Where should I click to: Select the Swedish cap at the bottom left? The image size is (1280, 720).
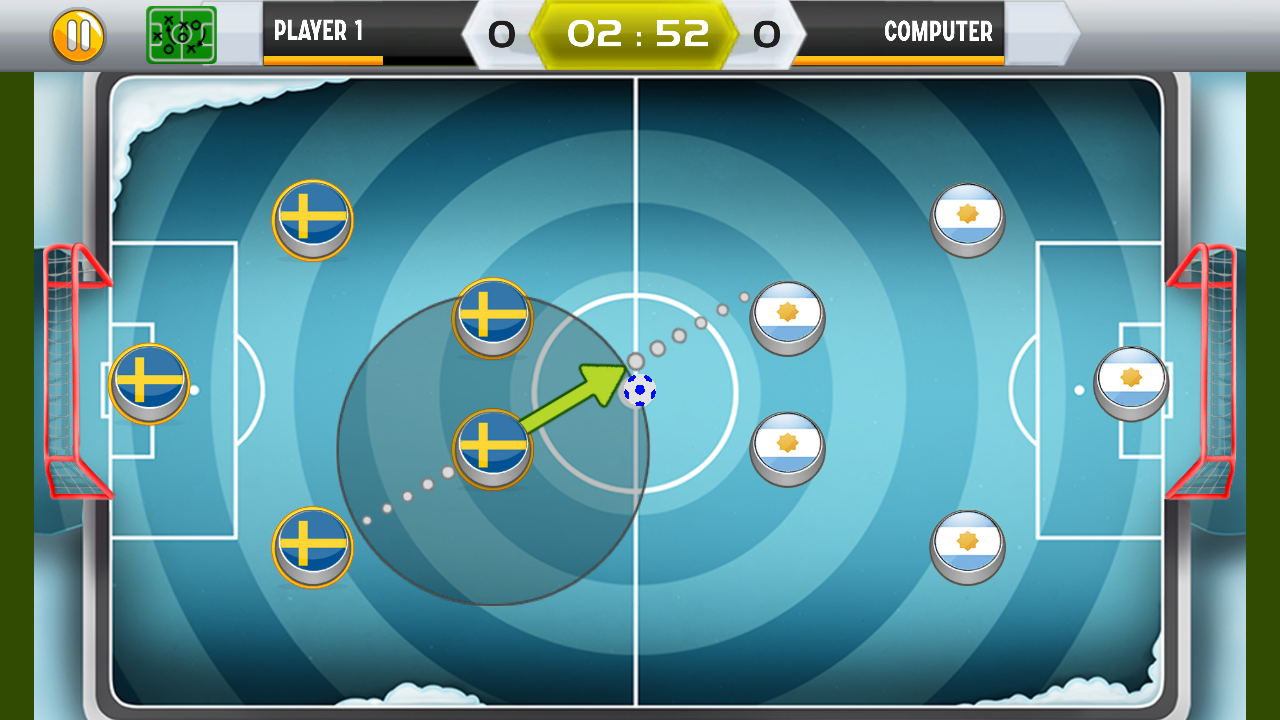coord(312,545)
